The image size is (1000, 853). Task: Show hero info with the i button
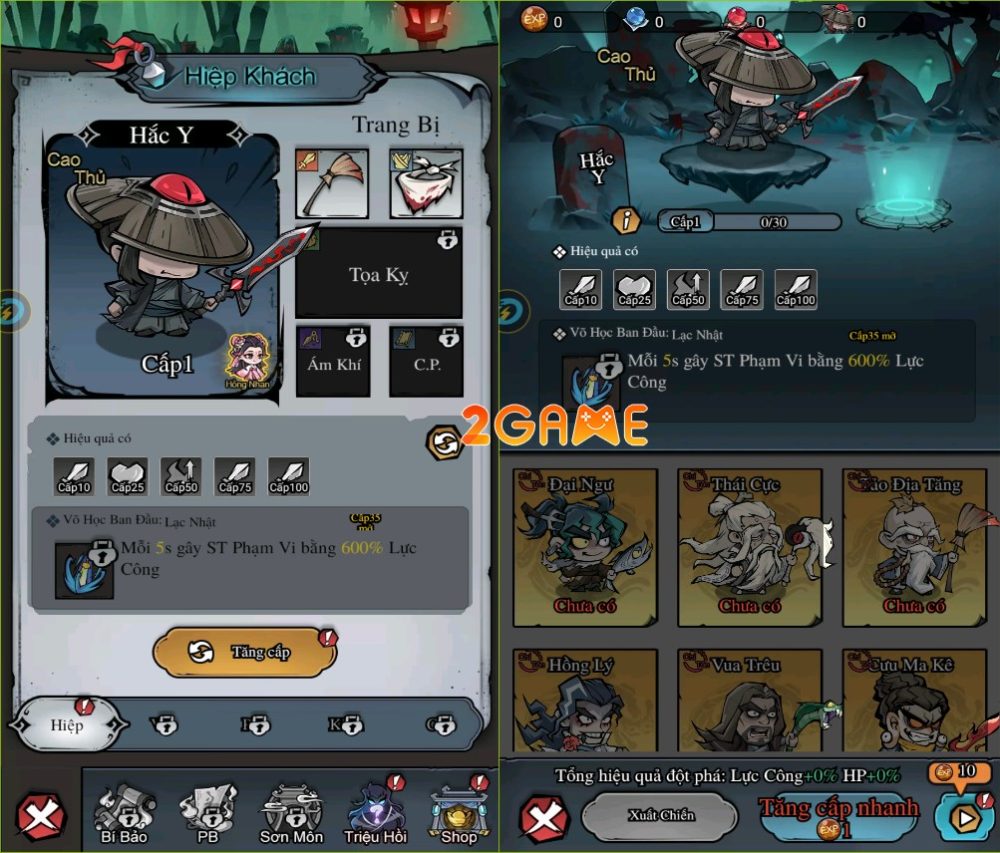tap(627, 221)
